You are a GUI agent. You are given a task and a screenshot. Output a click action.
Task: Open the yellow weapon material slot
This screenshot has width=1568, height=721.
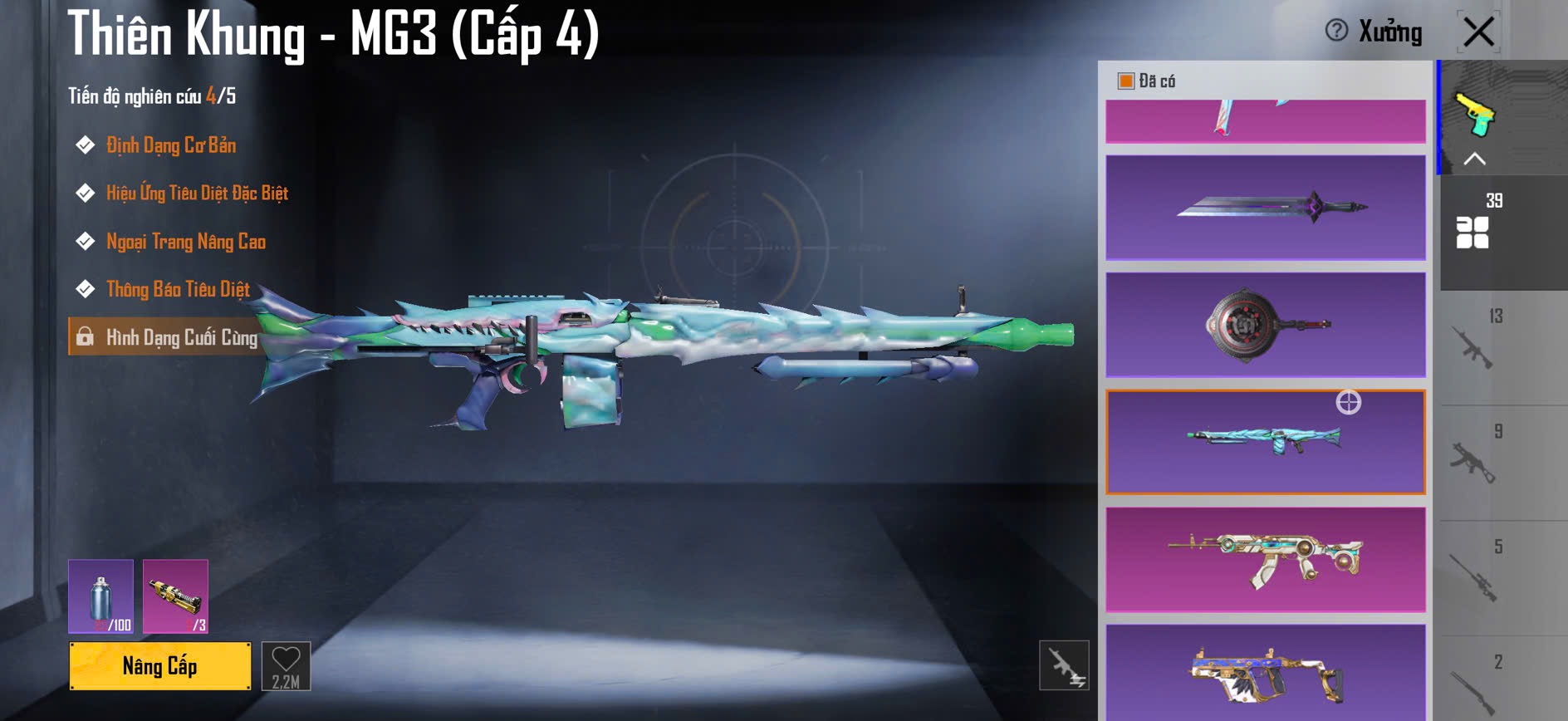tap(175, 596)
